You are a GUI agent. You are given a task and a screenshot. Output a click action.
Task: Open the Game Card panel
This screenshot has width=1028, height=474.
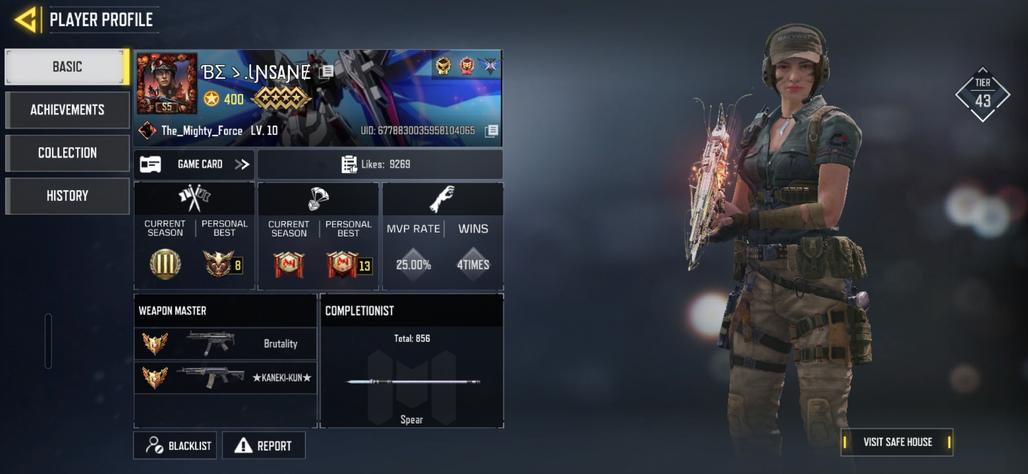click(195, 164)
